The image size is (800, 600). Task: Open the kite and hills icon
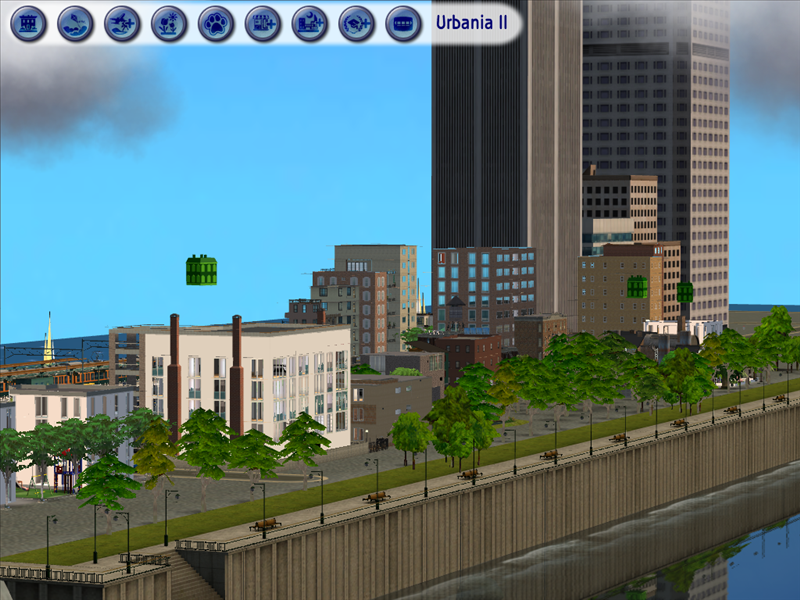[75, 23]
